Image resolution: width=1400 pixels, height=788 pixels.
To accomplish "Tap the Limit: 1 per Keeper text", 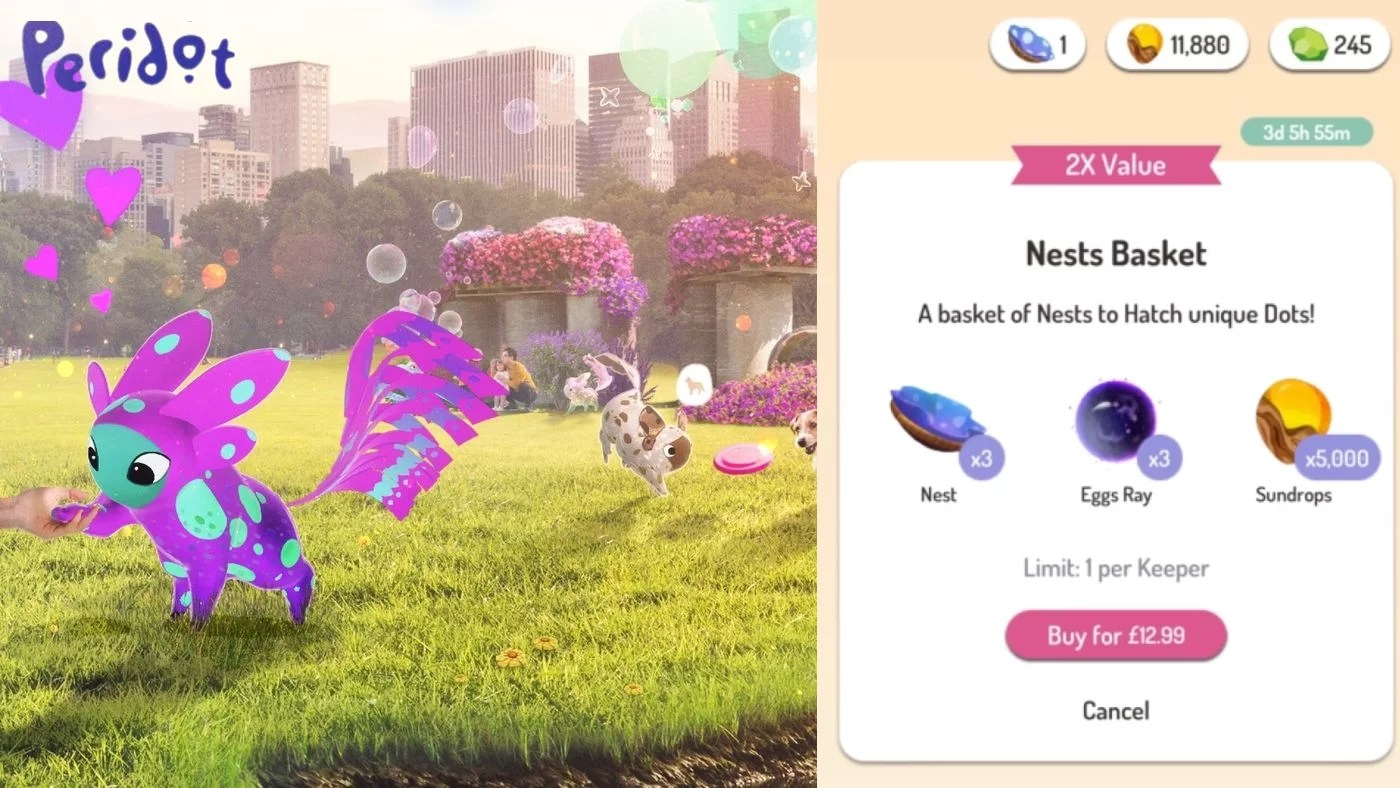I will (1116, 568).
